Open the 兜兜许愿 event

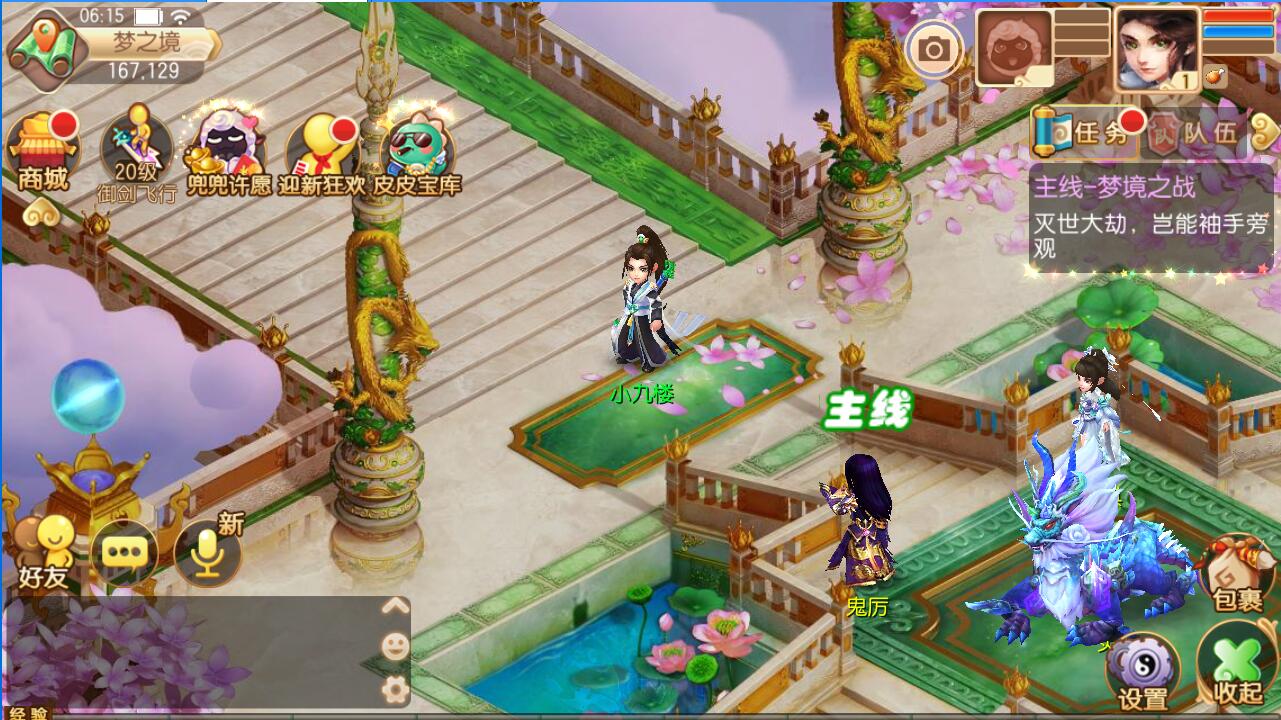[228, 152]
